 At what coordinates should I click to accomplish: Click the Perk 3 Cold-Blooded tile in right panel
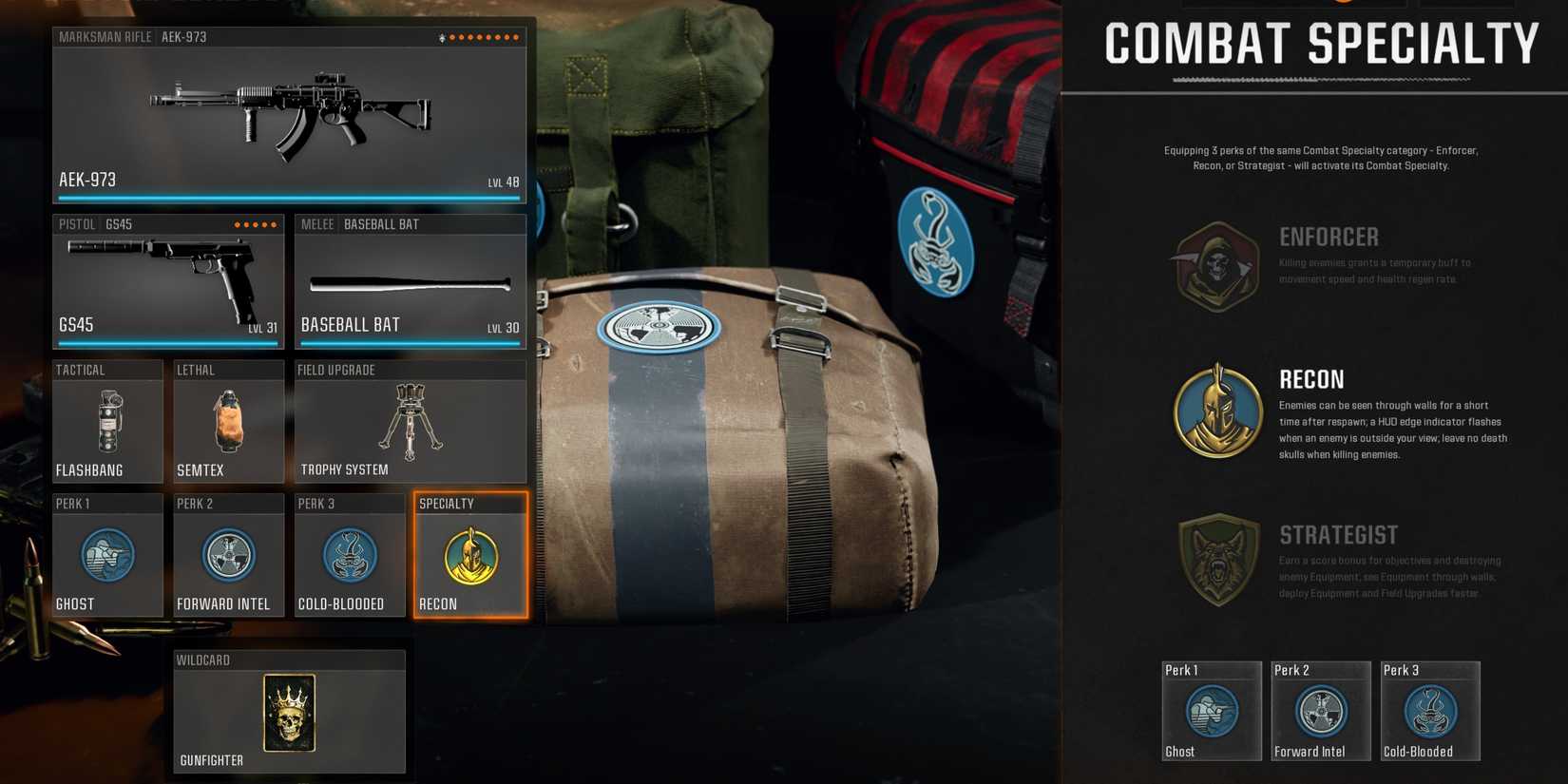click(1429, 710)
